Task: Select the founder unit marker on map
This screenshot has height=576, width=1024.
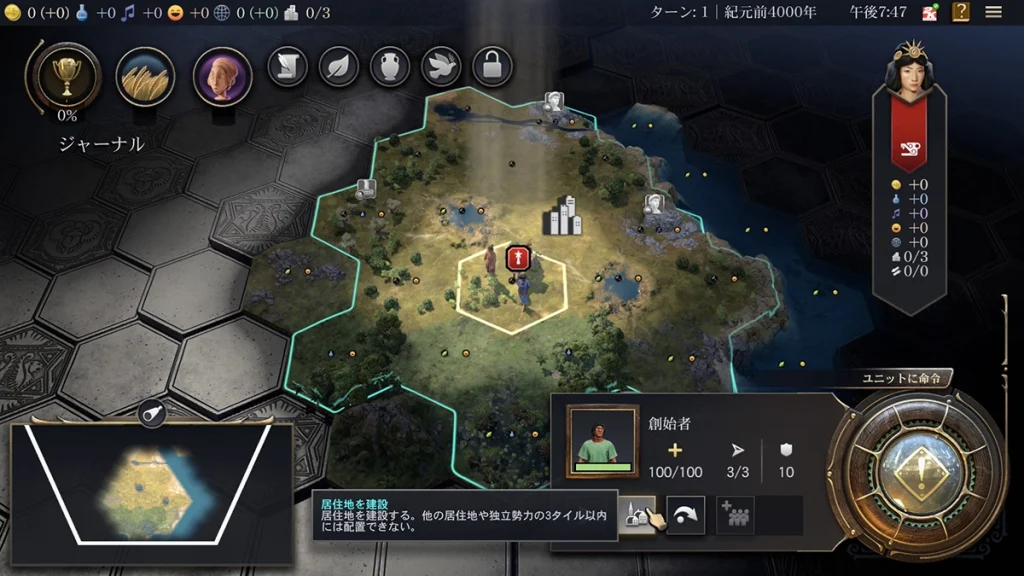Action: coord(516,258)
